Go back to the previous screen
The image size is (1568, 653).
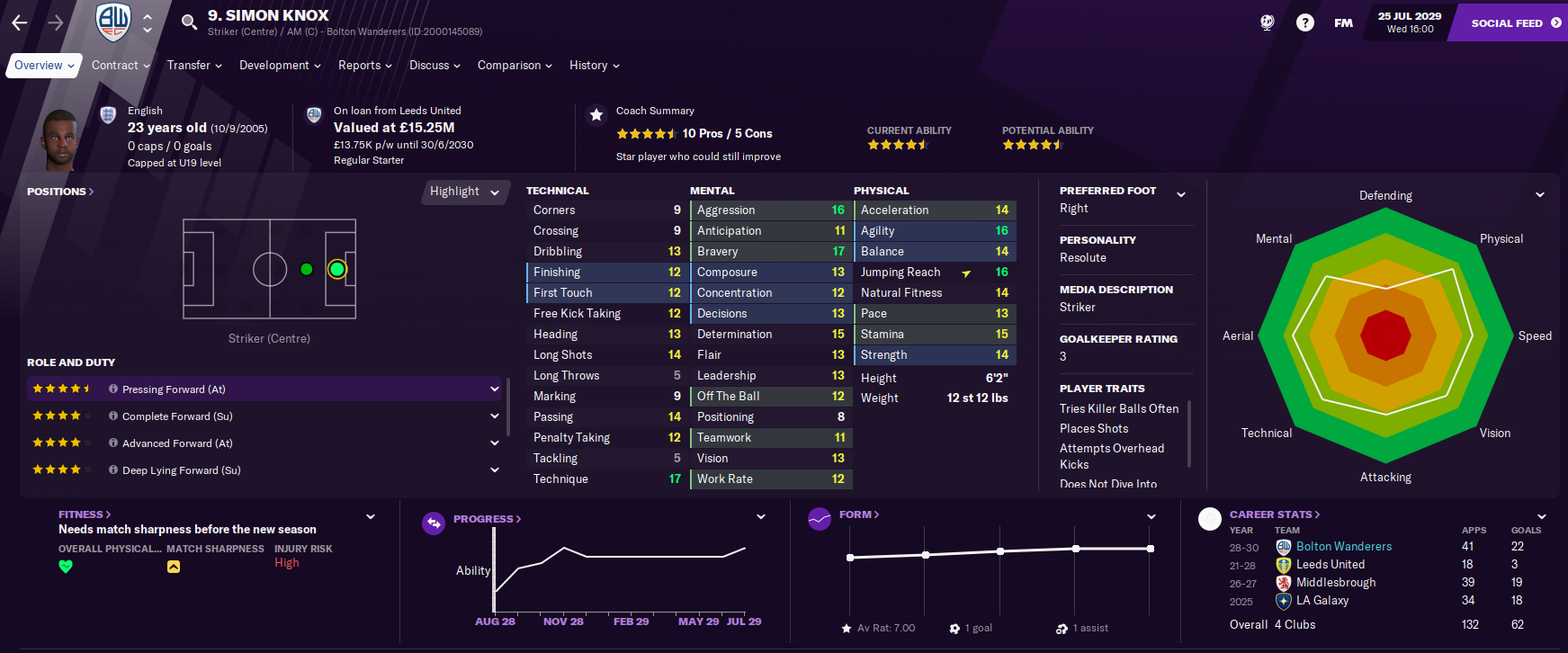[x=20, y=22]
